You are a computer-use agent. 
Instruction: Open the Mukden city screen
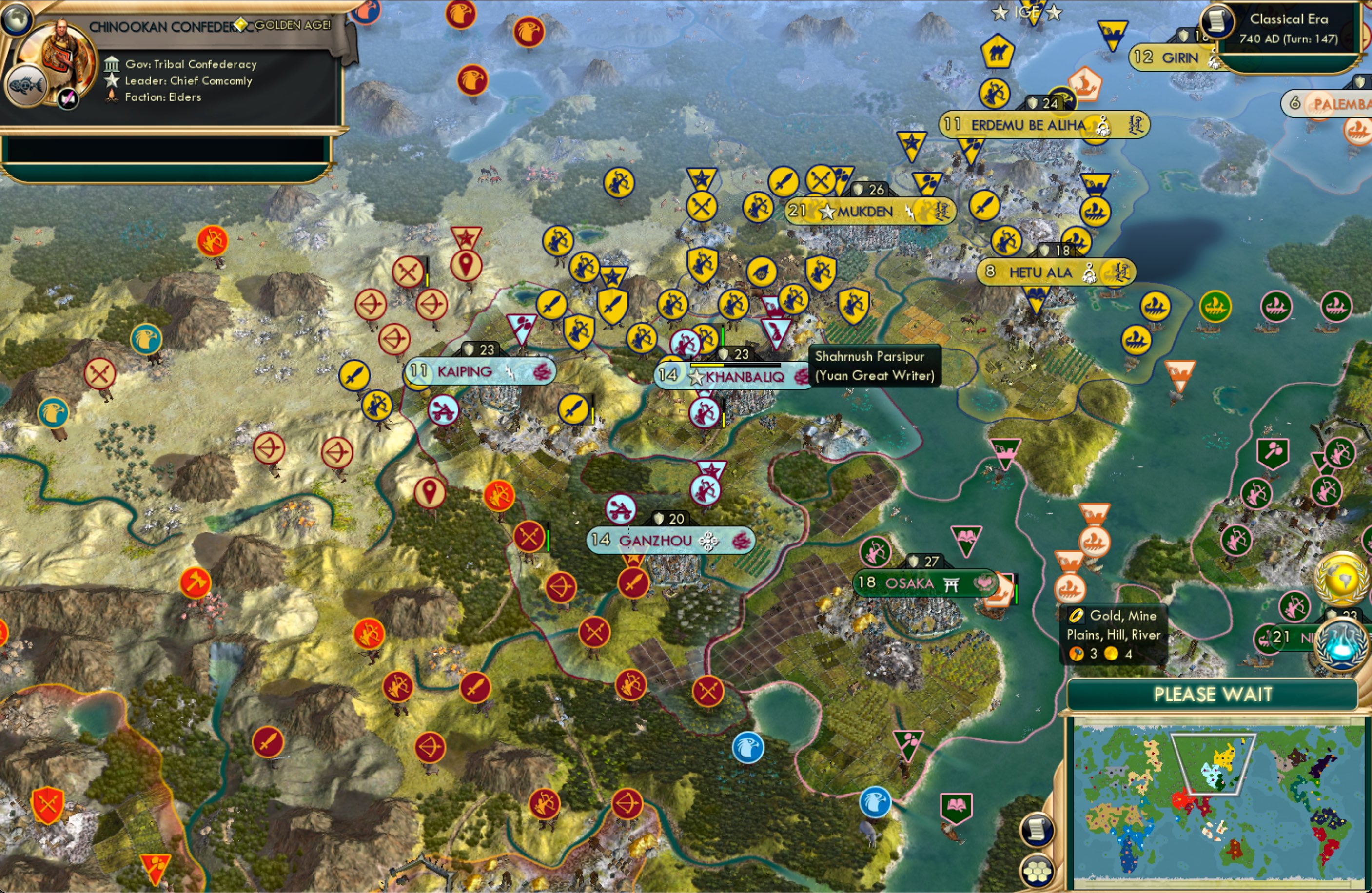[865, 211]
